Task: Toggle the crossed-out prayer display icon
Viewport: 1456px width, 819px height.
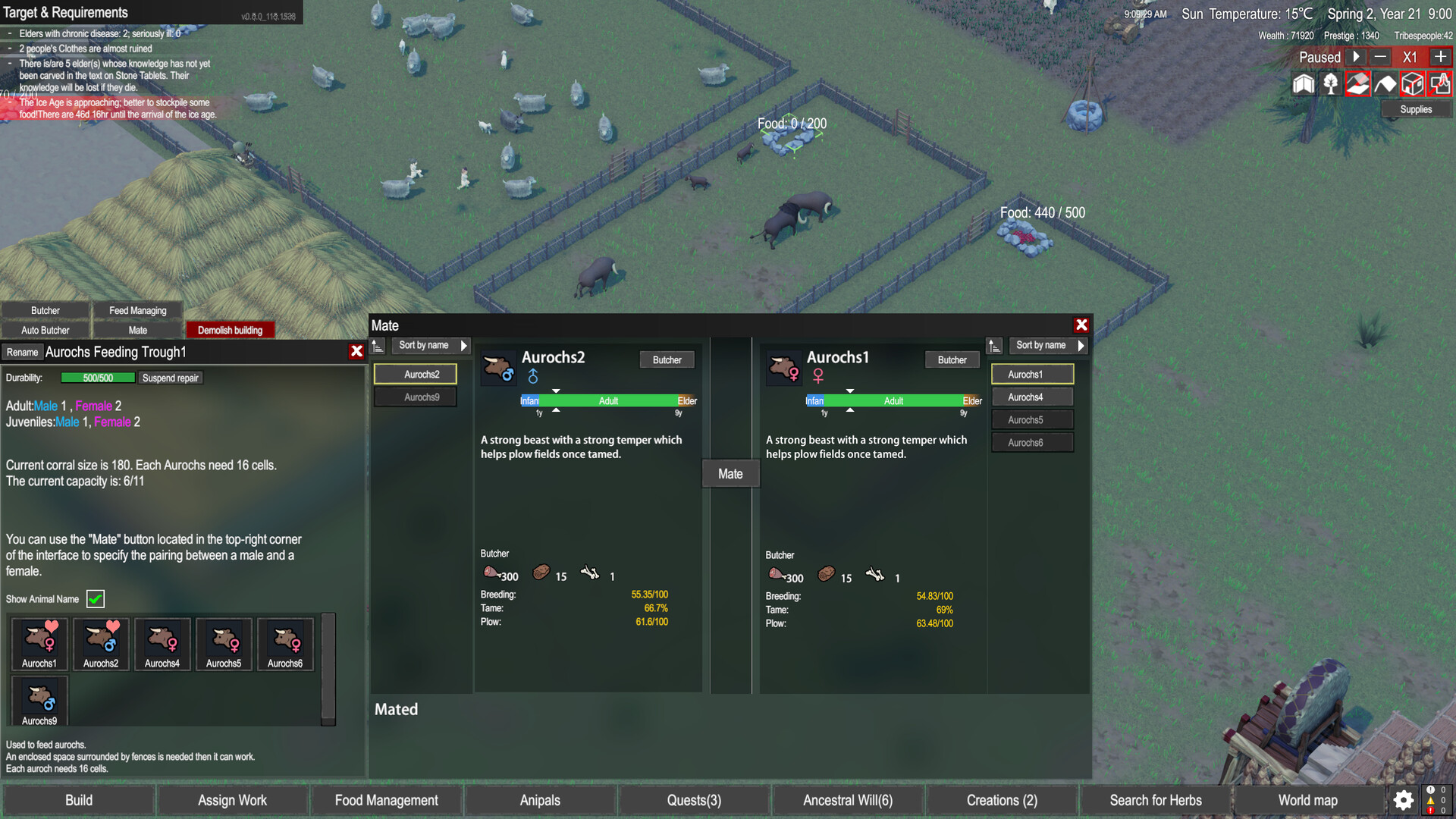Action: click(1439, 83)
